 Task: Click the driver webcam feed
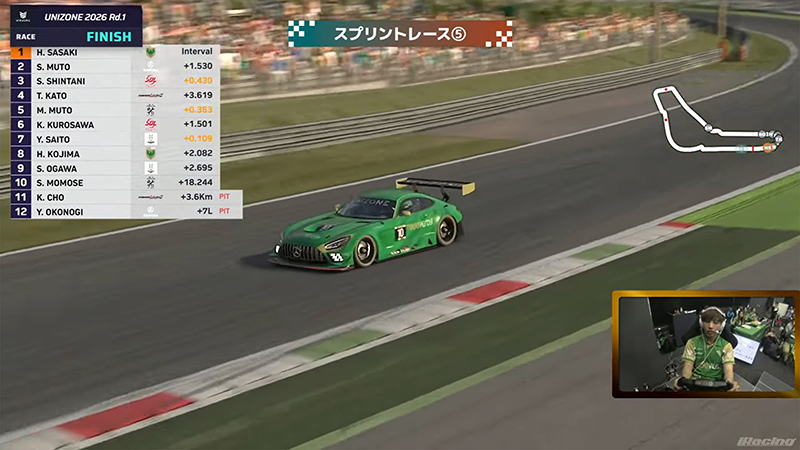tap(704, 345)
